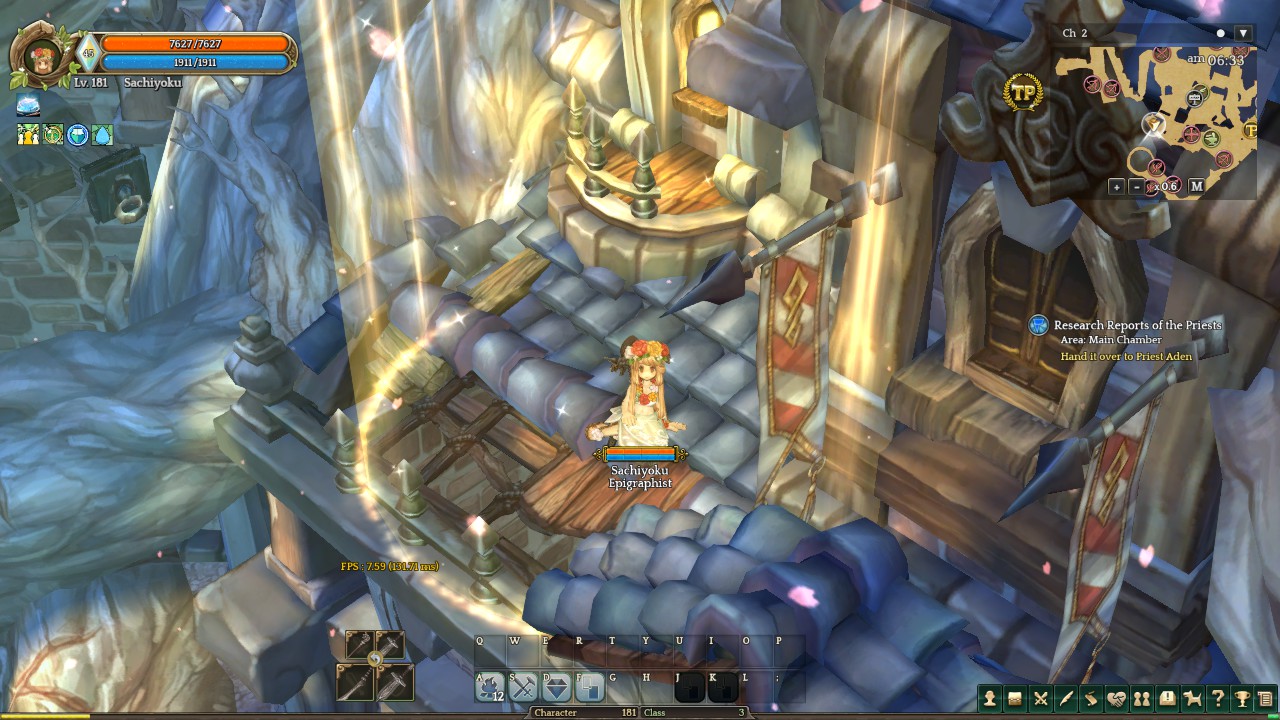Click minus to zoom out the minimap

(1137, 187)
